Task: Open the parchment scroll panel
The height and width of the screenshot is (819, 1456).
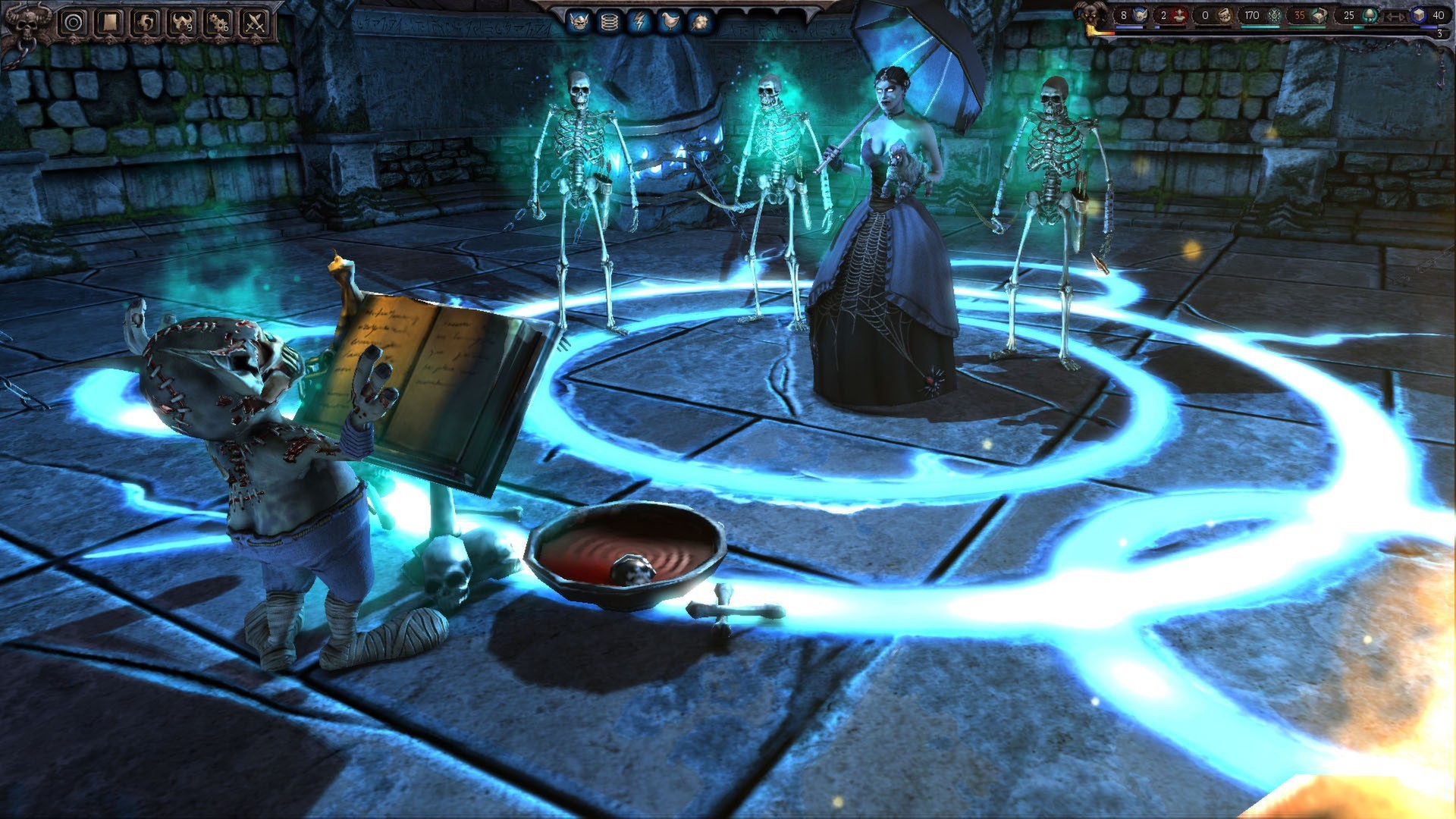Action: pos(108,23)
